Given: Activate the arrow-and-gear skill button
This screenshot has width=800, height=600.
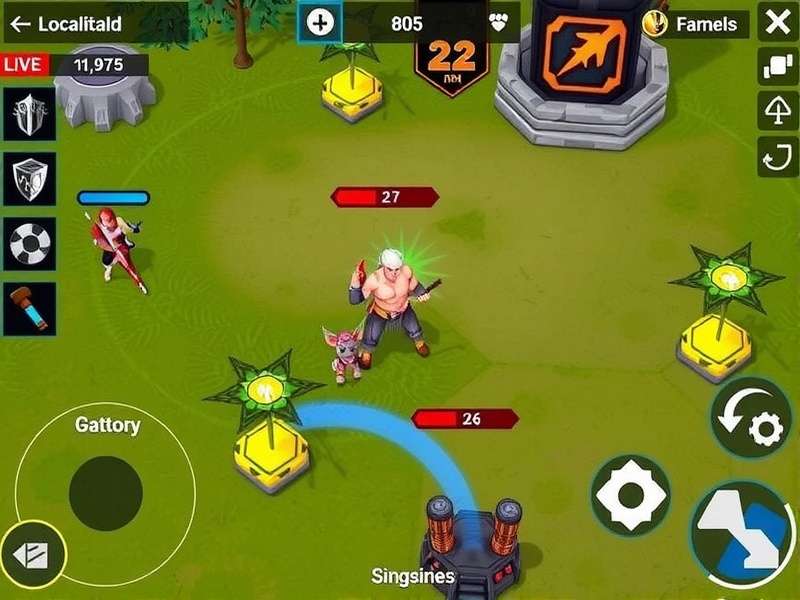Looking at the screenshot, I should (x=751, y=418).
